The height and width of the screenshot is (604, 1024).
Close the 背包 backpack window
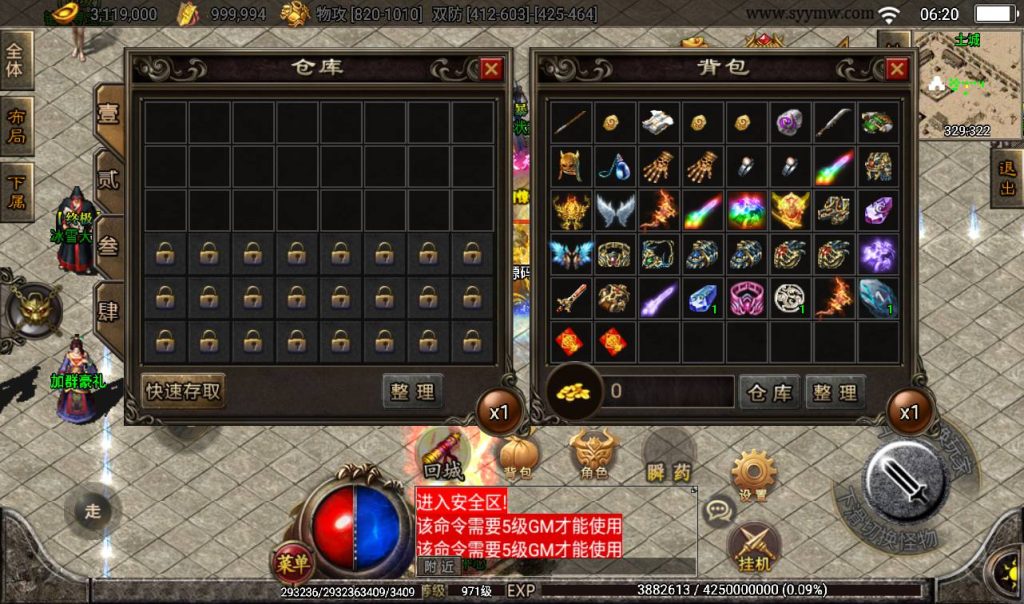tap(896, 69)
